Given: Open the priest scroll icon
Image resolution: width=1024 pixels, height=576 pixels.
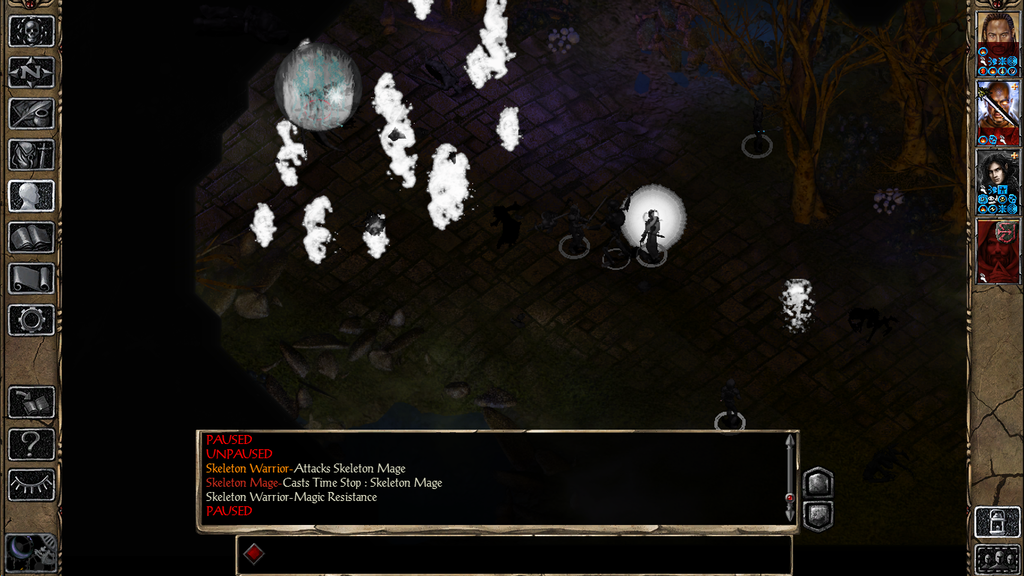Looking at the screenshot, I should coord(31,279).
